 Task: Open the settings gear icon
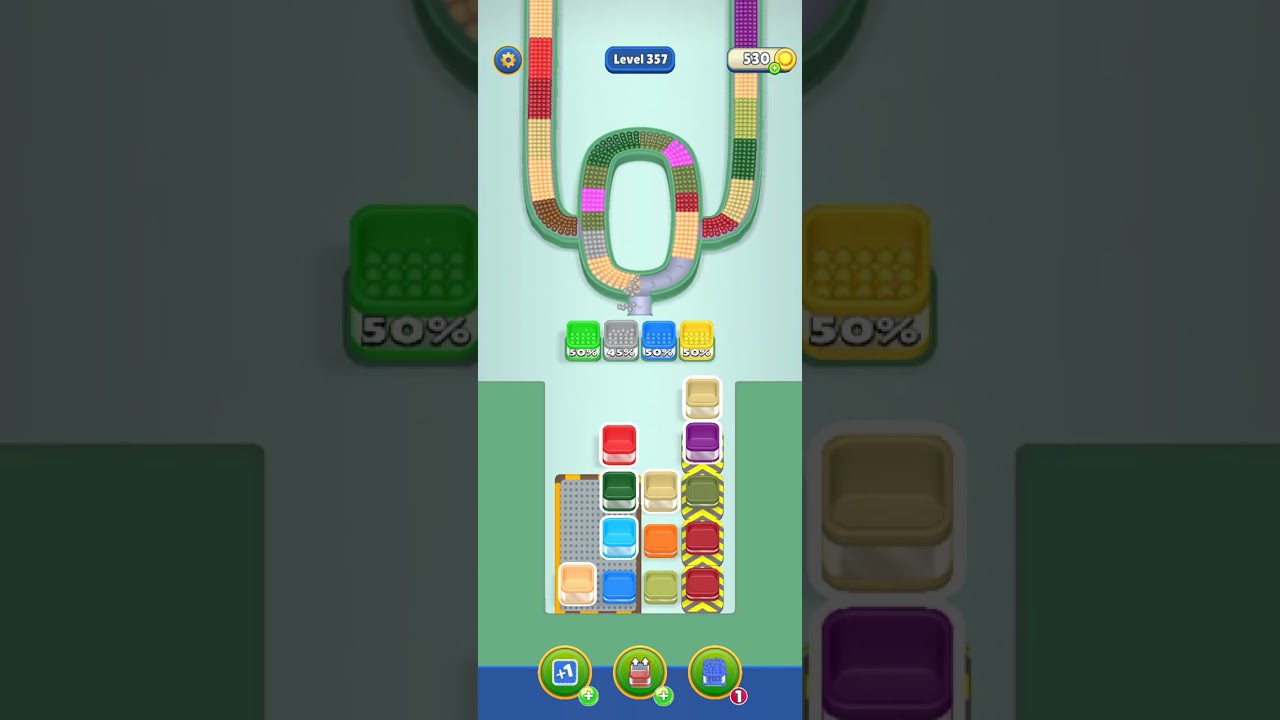tap(507, 60)
